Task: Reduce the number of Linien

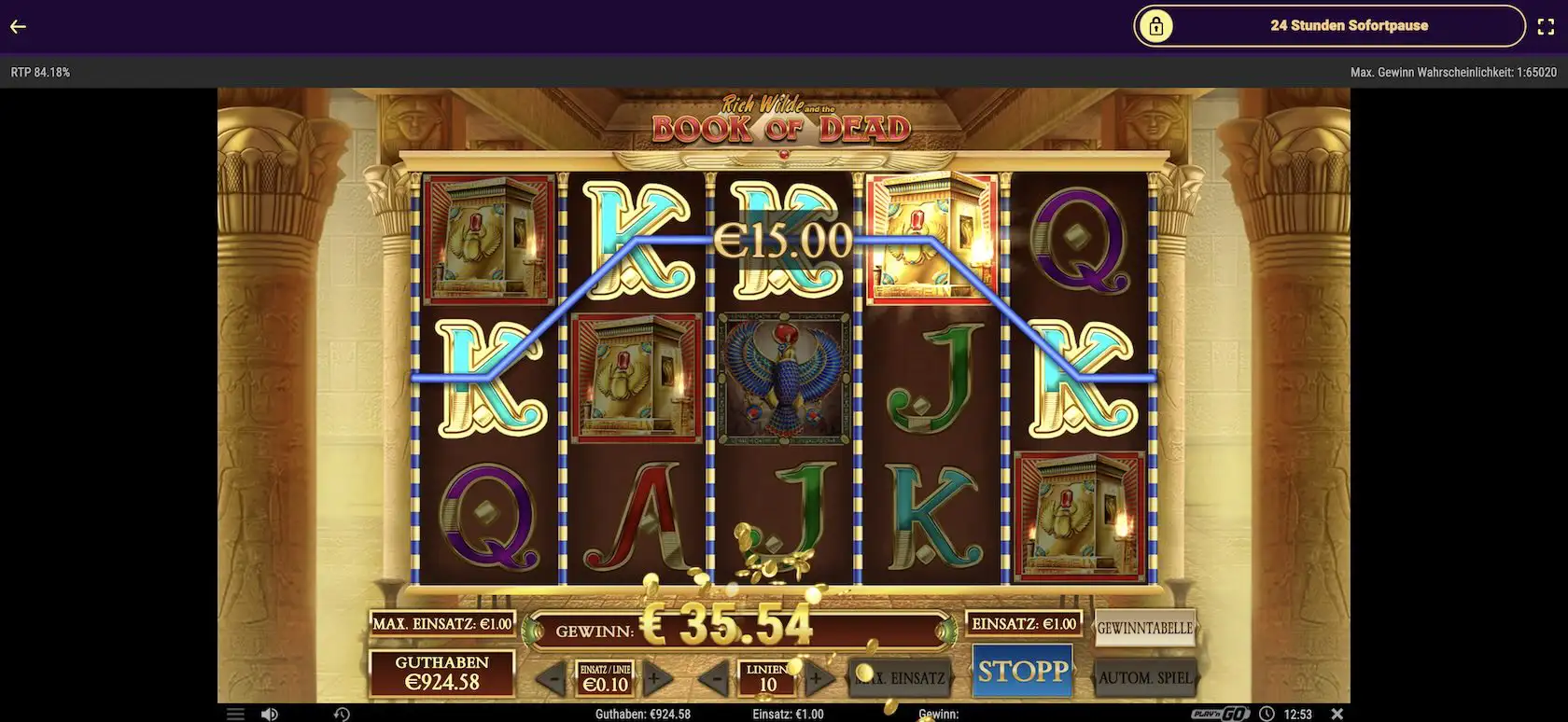Action: click(715, 678)
